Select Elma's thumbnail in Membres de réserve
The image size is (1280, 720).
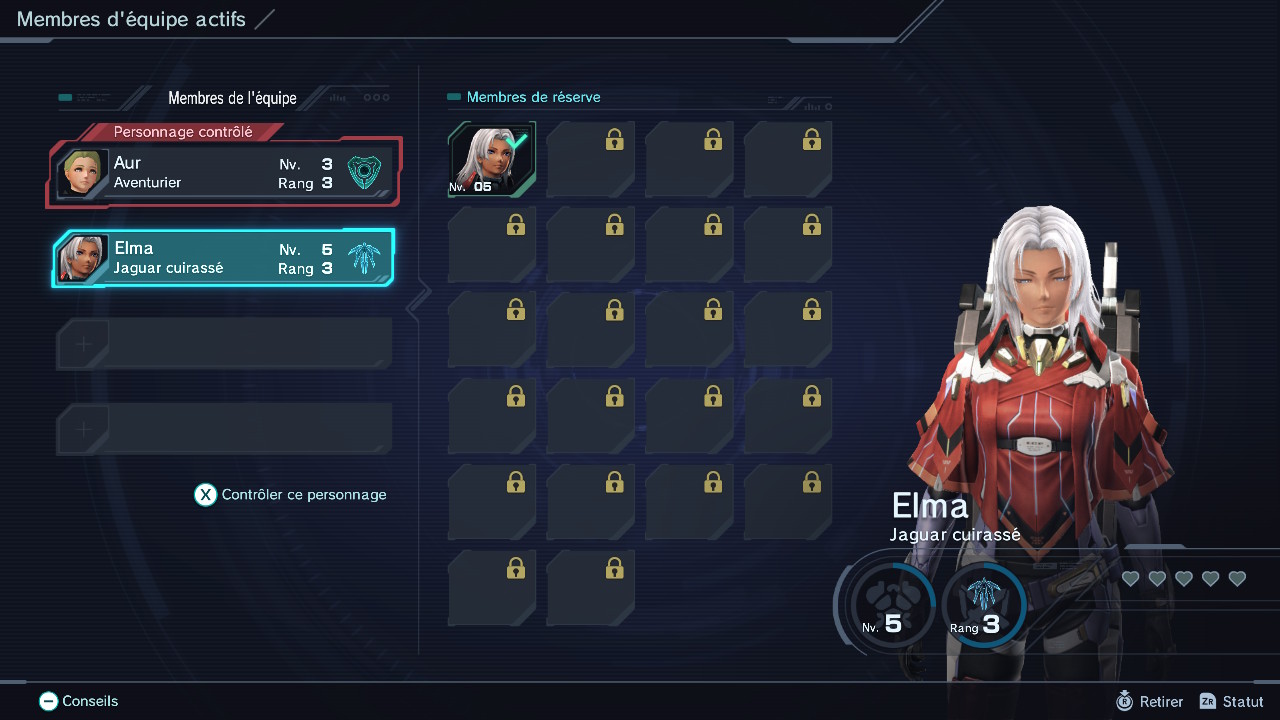(491, 157)
